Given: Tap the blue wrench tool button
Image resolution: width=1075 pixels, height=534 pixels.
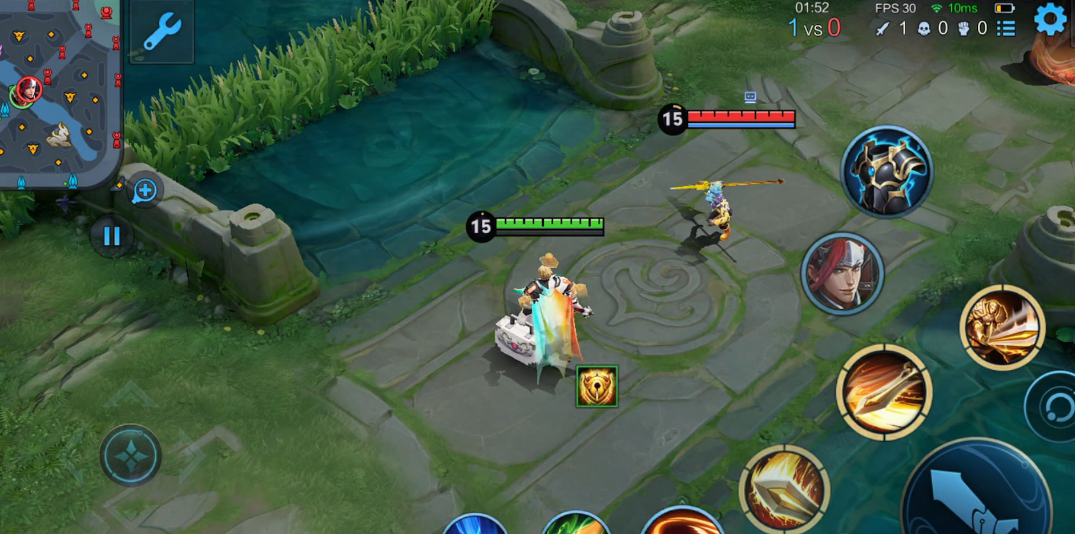Looking at the screenshot, I should click(161, 31).
